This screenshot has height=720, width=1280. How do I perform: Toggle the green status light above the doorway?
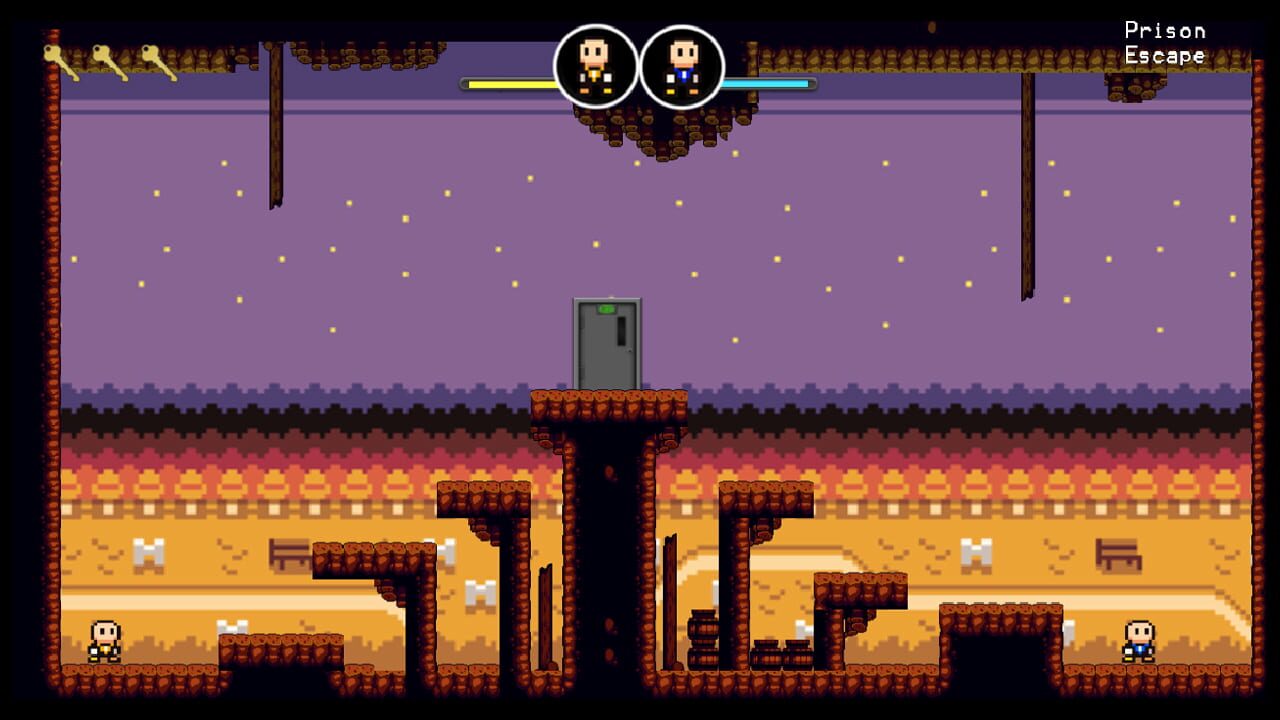tap(607, 308)
